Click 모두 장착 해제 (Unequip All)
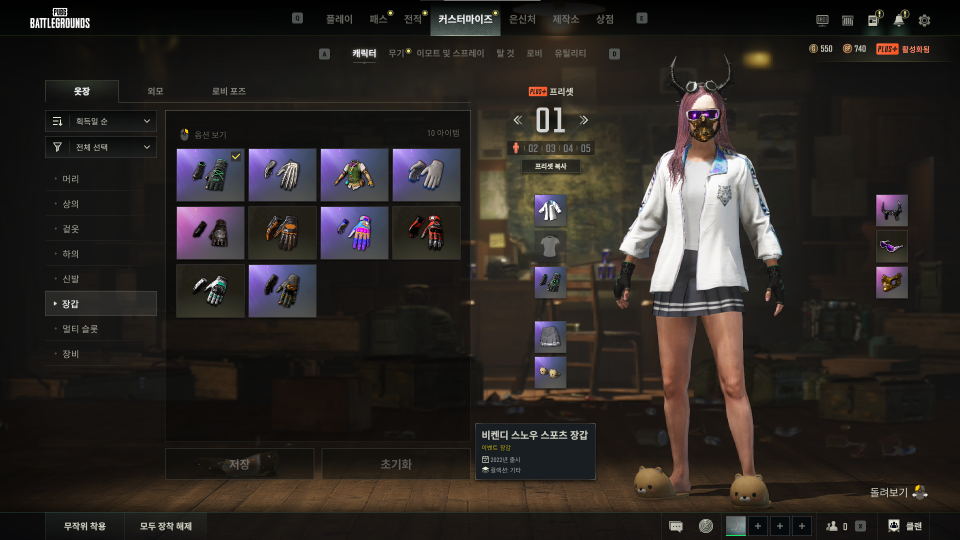Viewport: 960px width, 540px height. (166, 526)
